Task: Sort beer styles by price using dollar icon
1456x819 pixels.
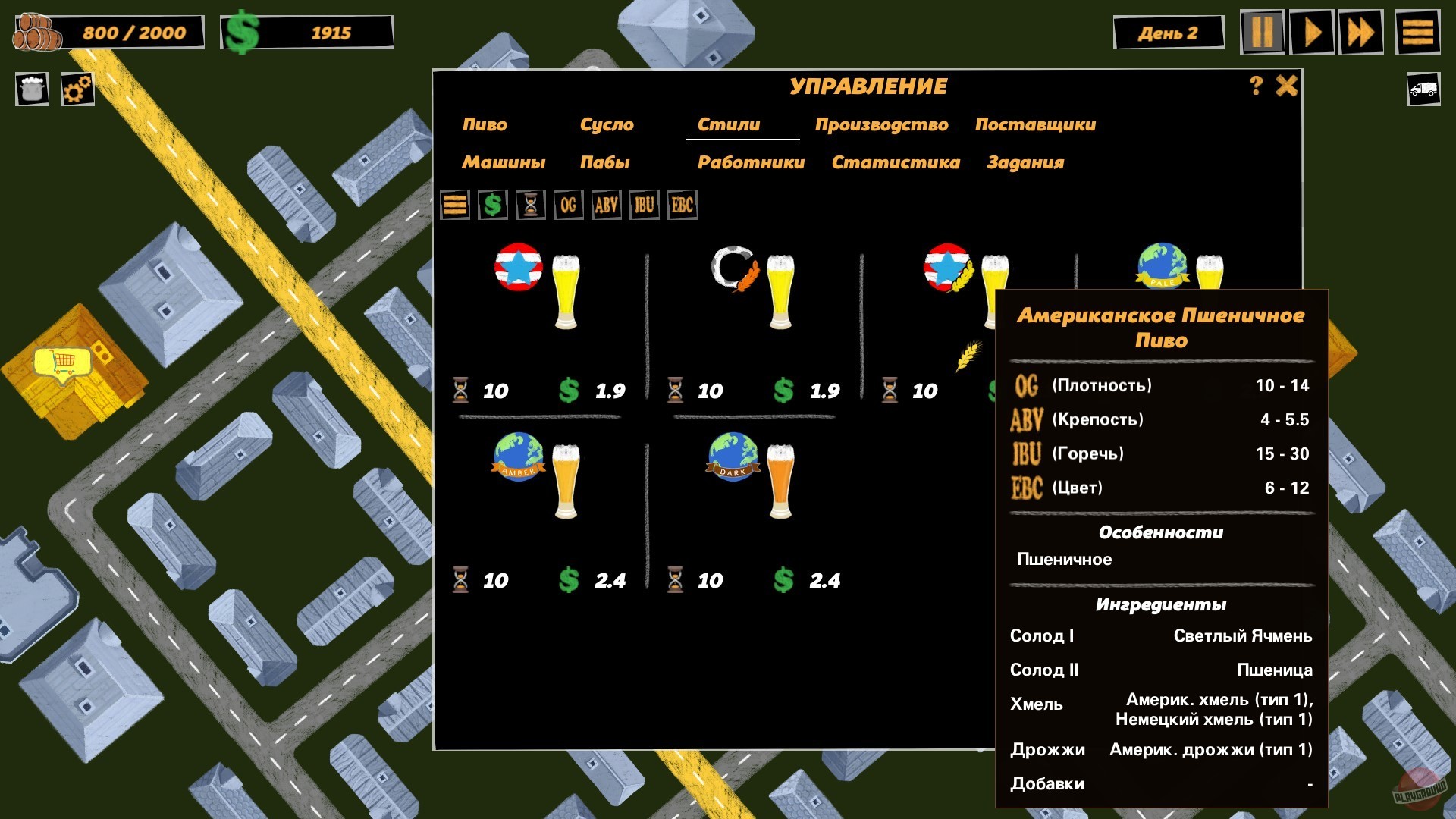Action: [492, 205]
